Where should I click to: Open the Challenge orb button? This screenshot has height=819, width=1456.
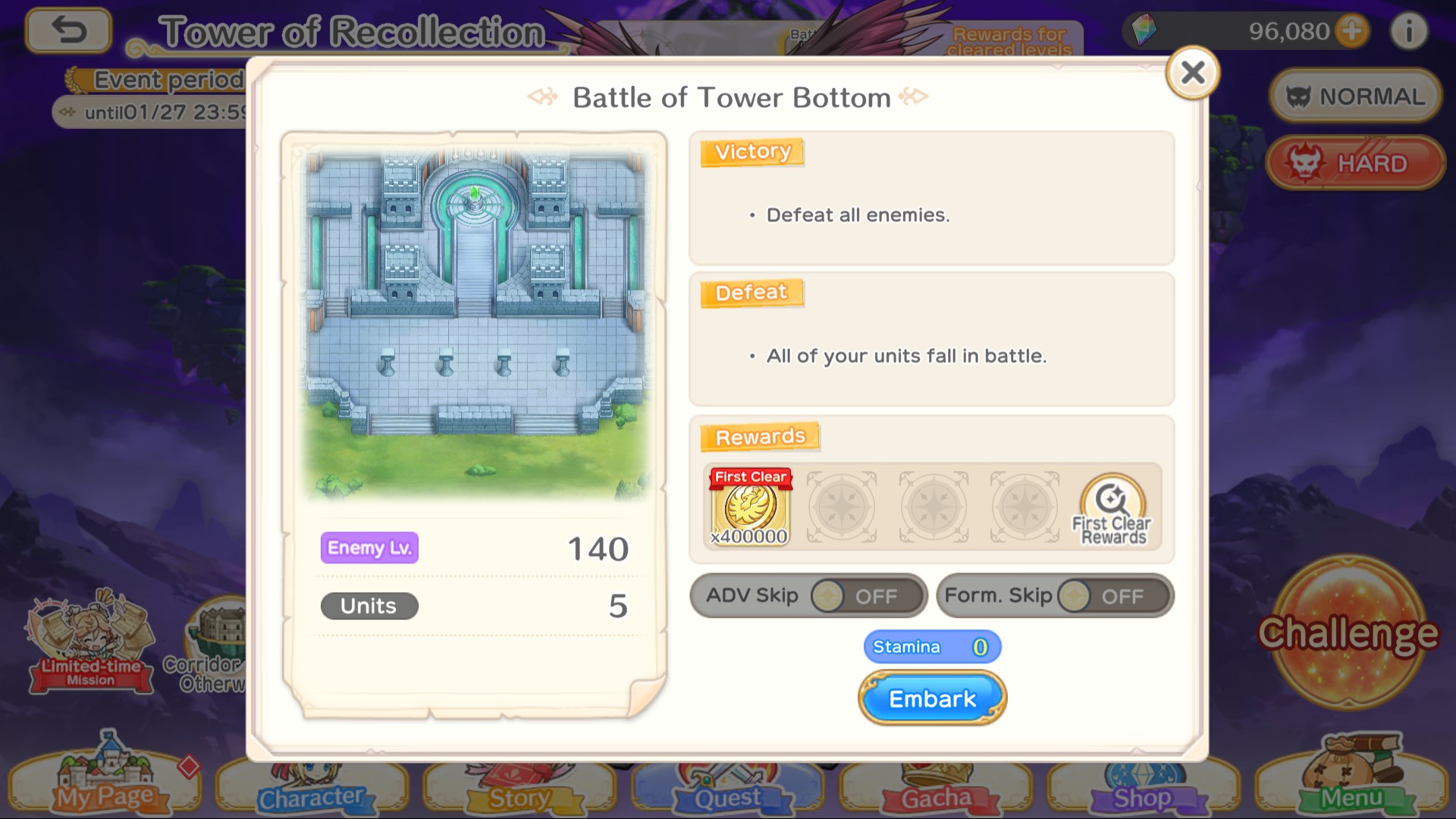pos(1348,633)
